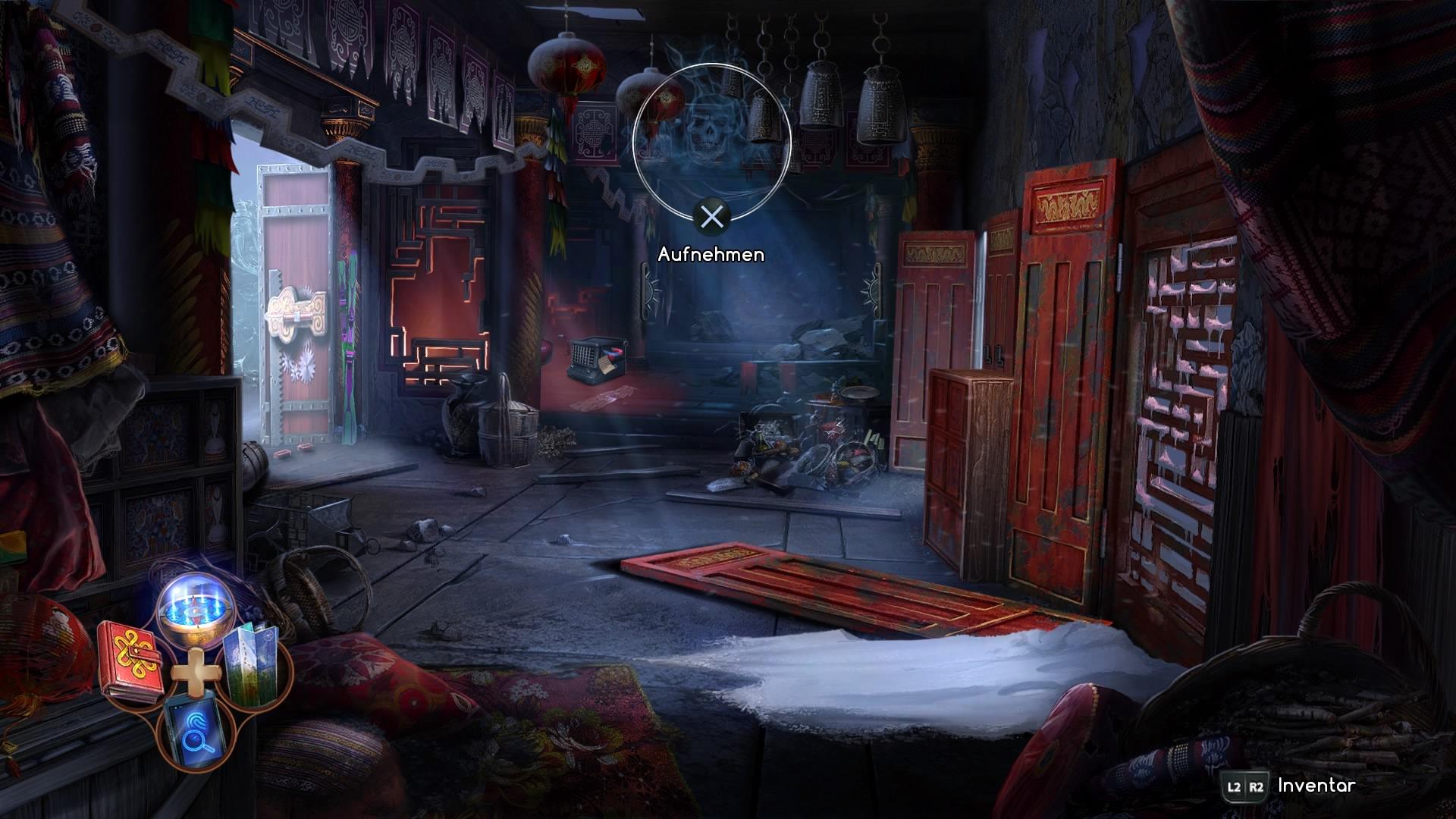Click the Aufnehmen text label
1456x819 pixels.
[711, 256]
